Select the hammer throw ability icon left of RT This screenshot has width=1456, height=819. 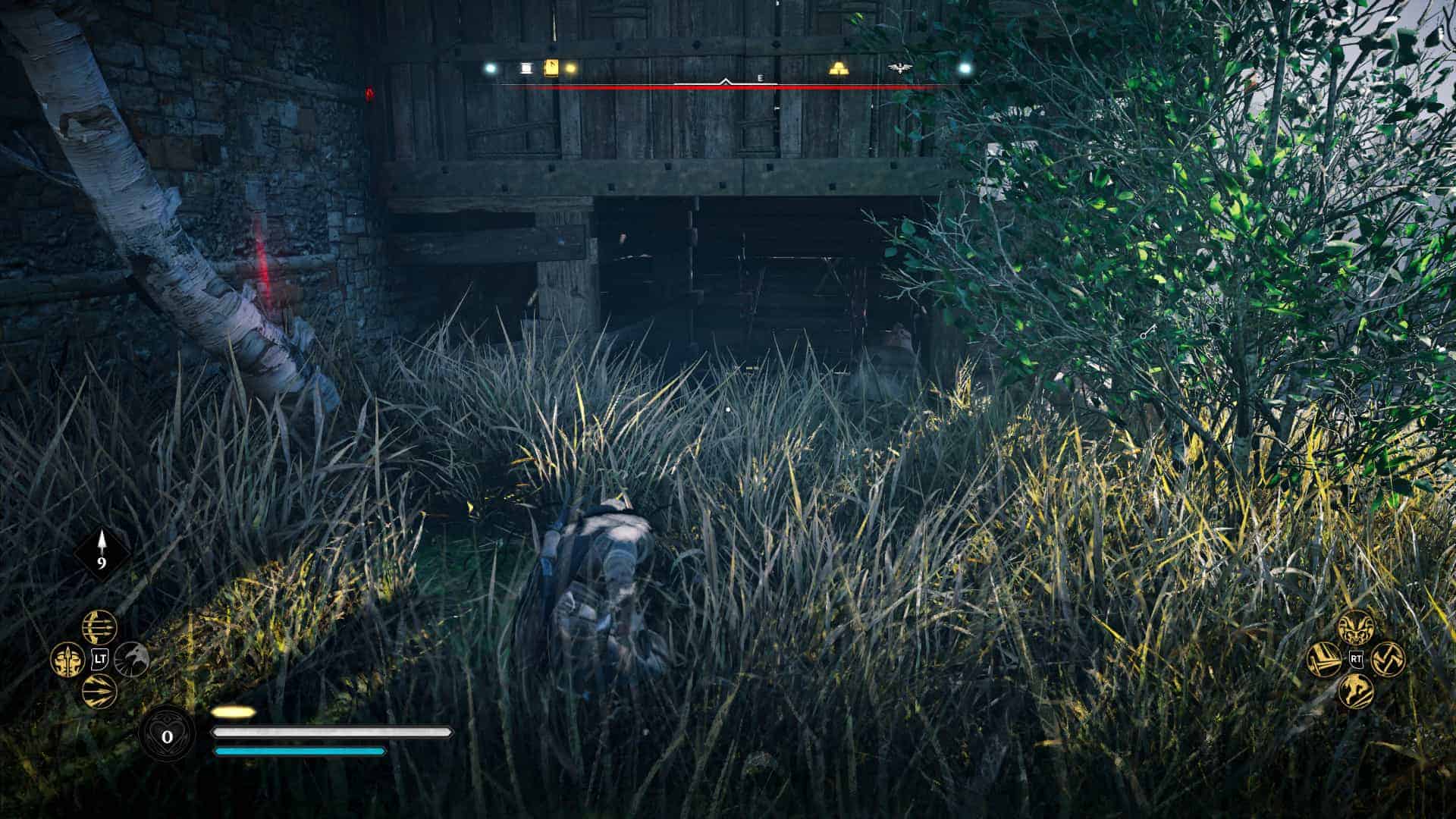1323,660
